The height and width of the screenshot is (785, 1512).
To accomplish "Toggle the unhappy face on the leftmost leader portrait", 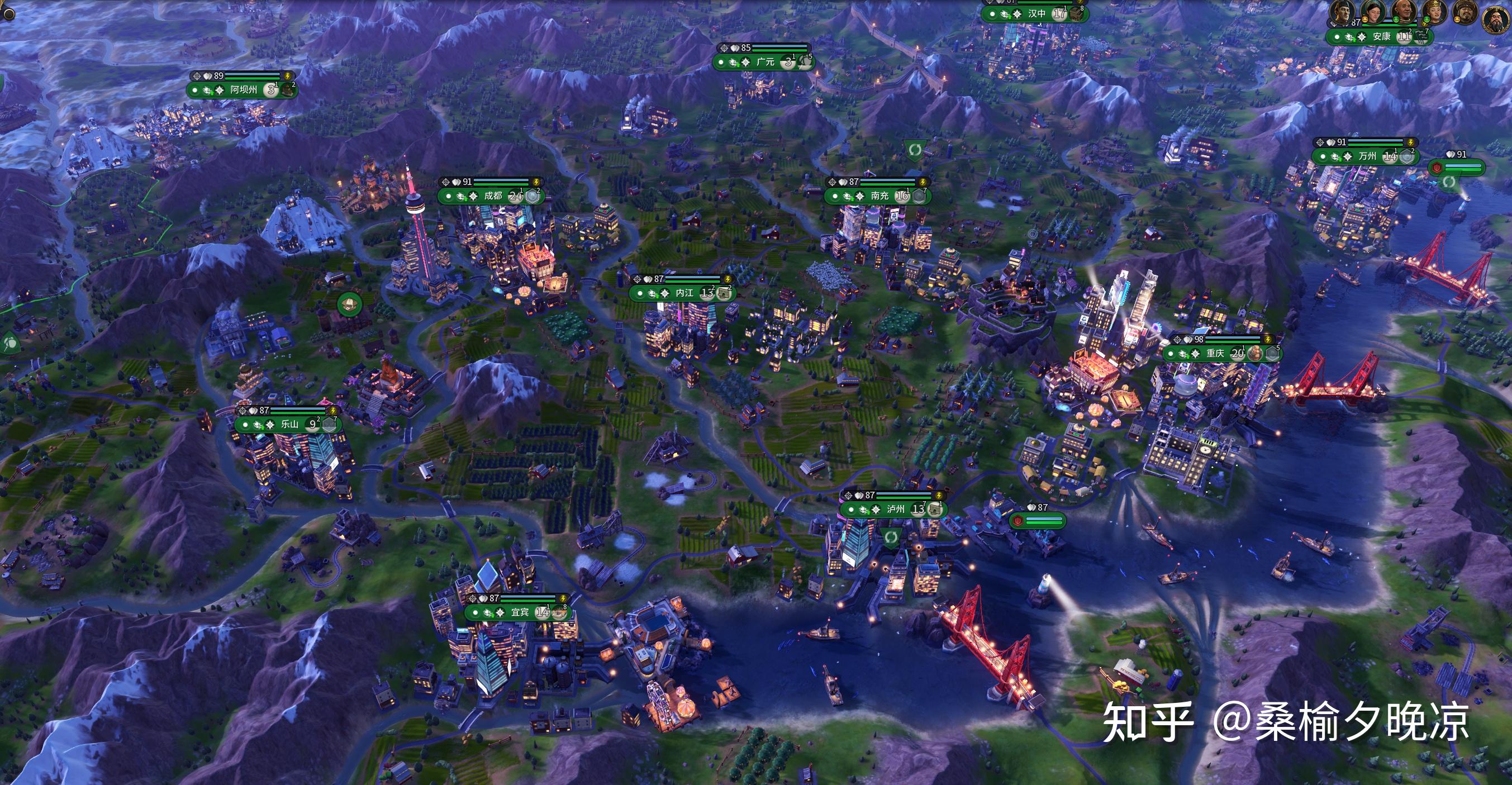I will [1365, 21].
